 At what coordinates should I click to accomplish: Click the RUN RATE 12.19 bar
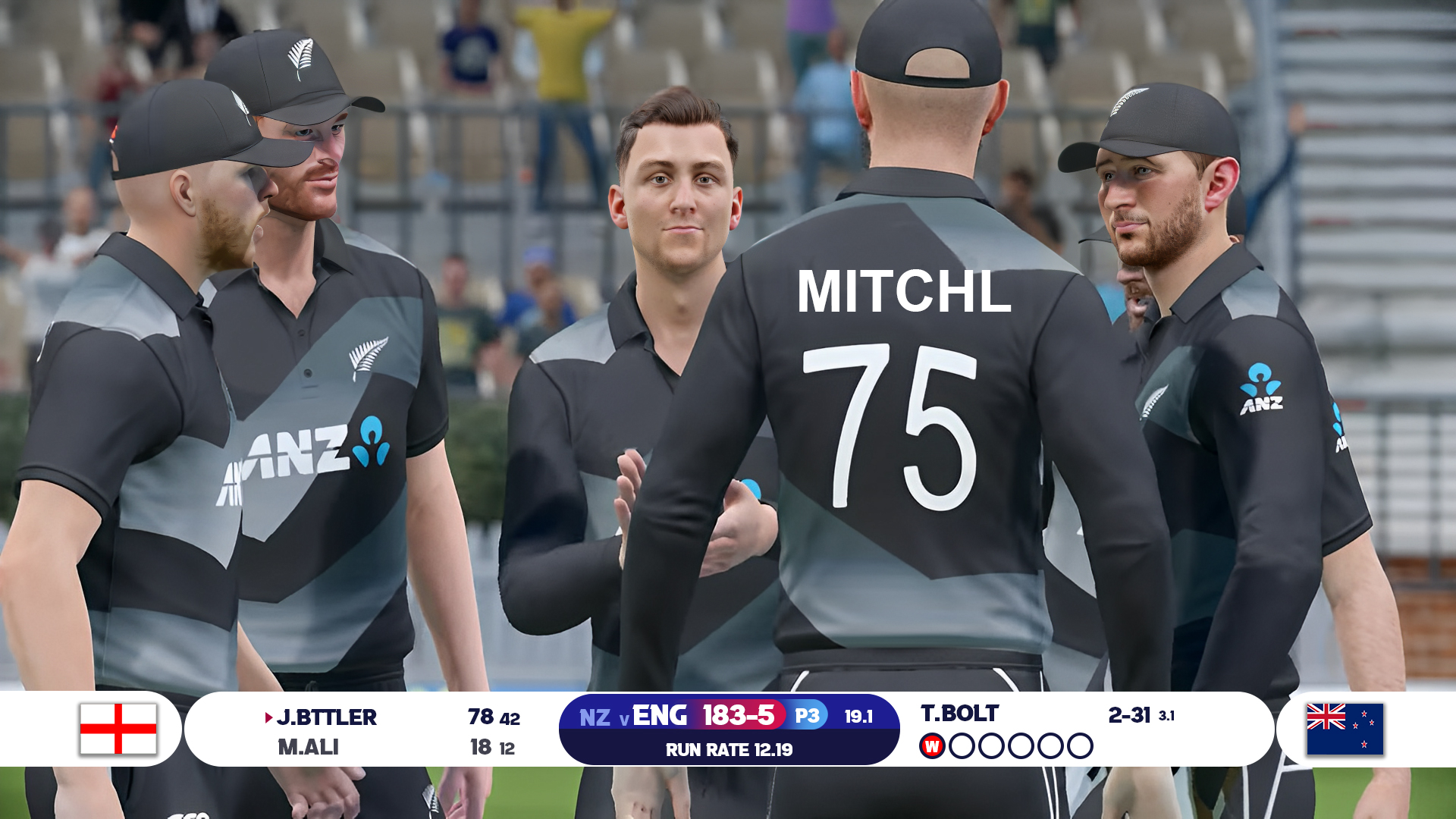tap(730, 750)
